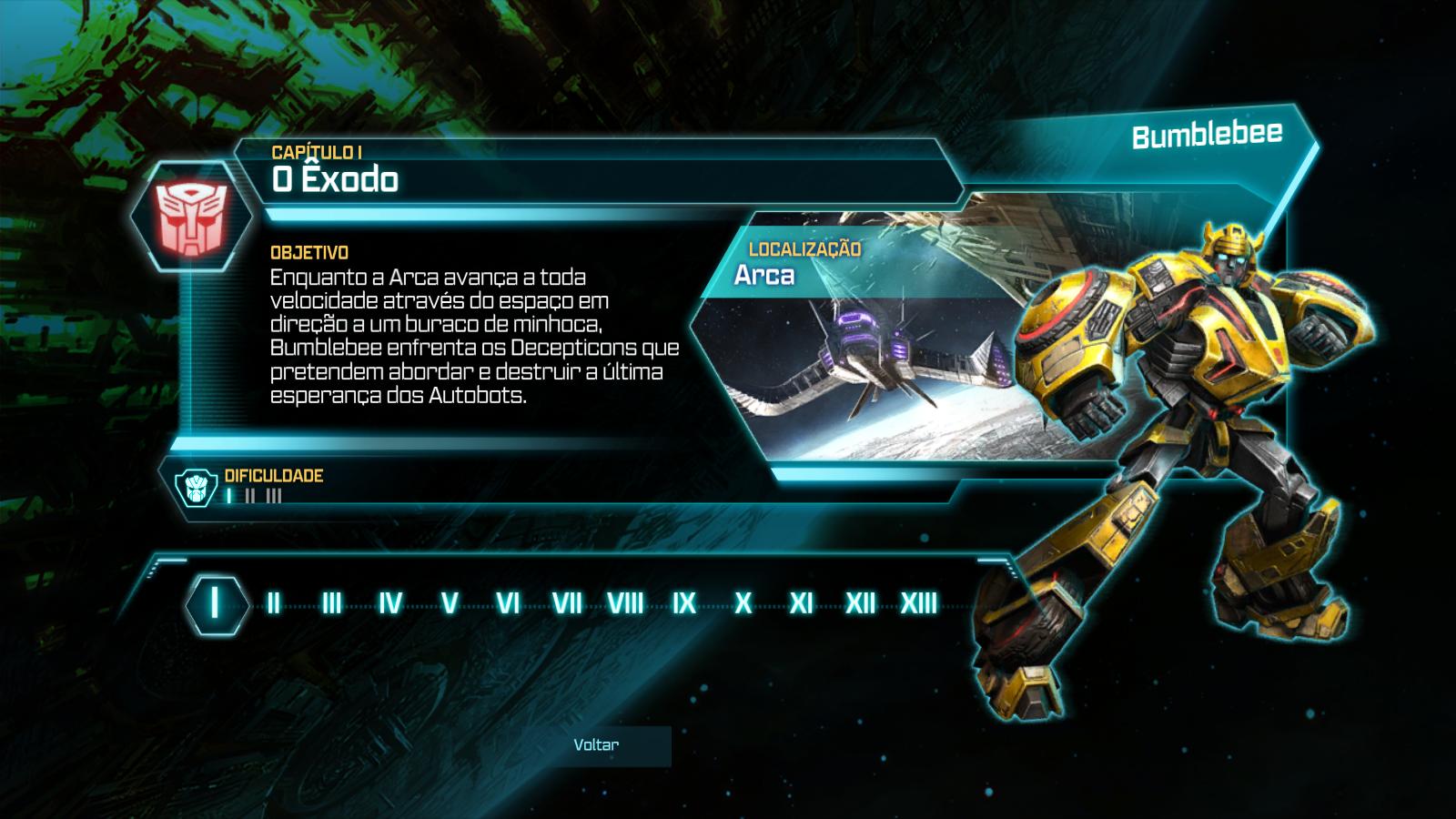Select chapter III
1456x819 pixels.
pos(331,602)
